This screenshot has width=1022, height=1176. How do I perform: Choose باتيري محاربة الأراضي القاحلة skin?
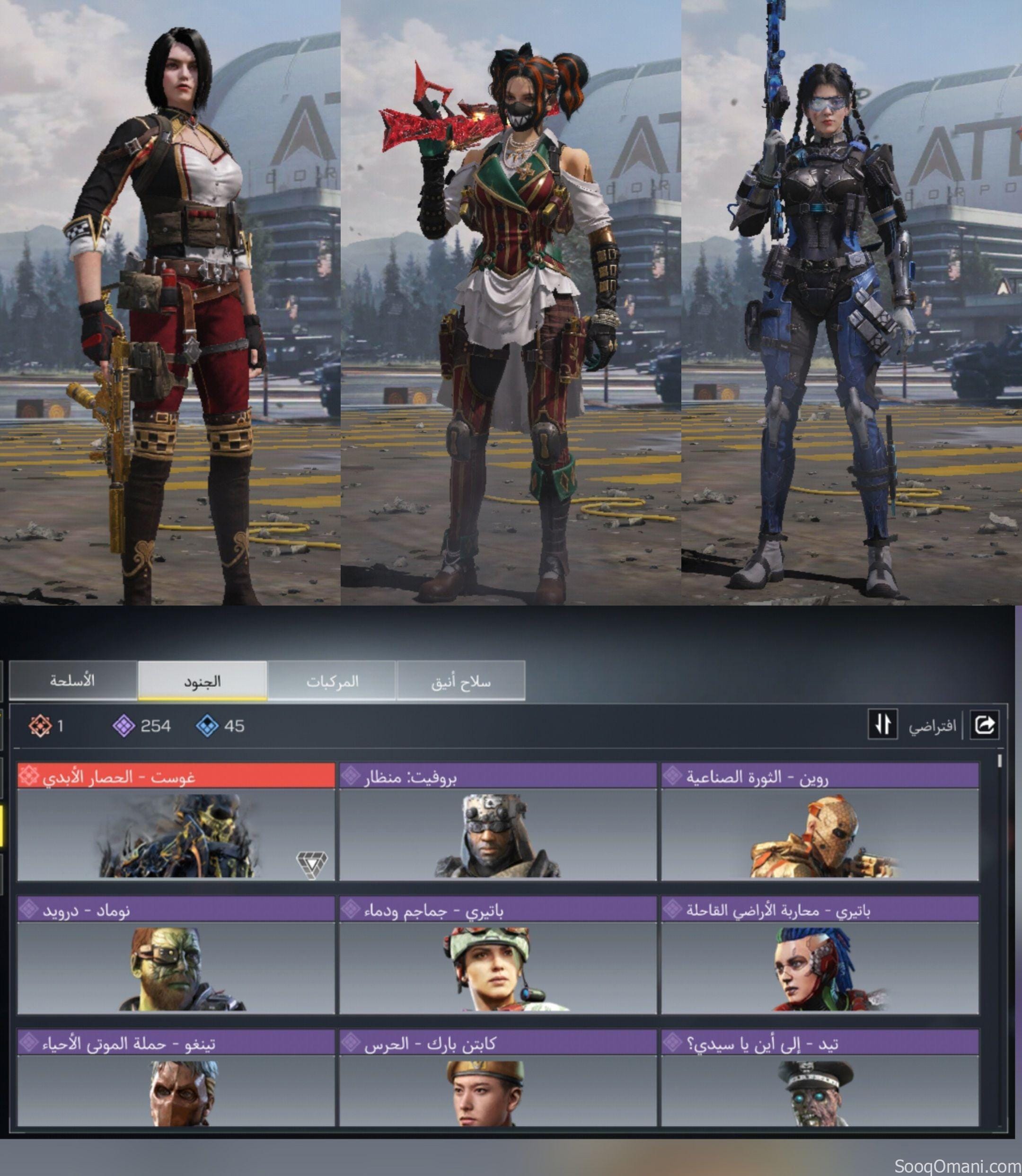click(820, 956)
